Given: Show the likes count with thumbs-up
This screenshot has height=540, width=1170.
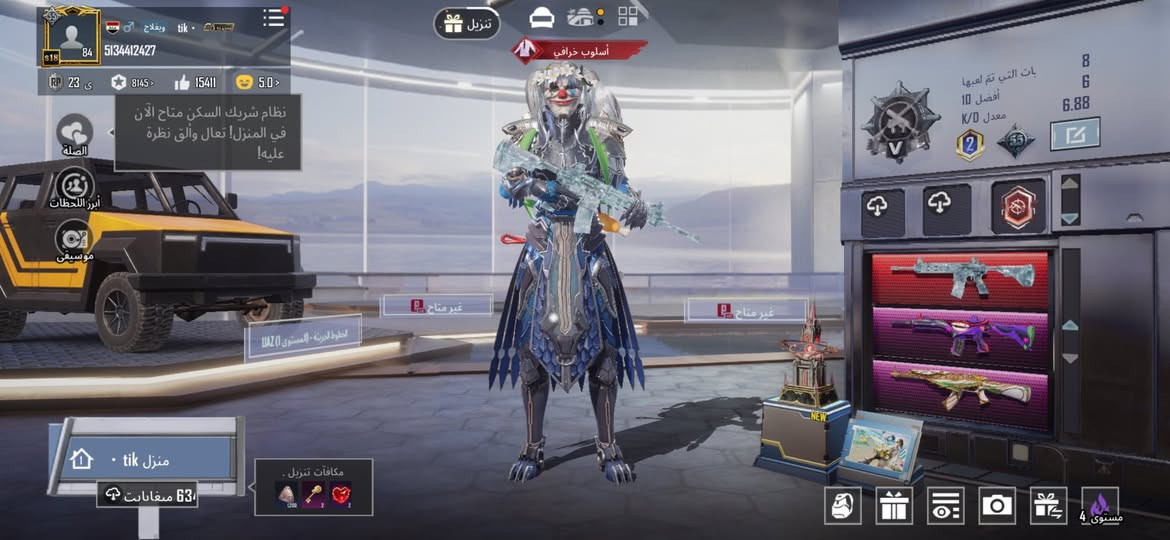Looking at the screenshot, I should pos(195,82).
